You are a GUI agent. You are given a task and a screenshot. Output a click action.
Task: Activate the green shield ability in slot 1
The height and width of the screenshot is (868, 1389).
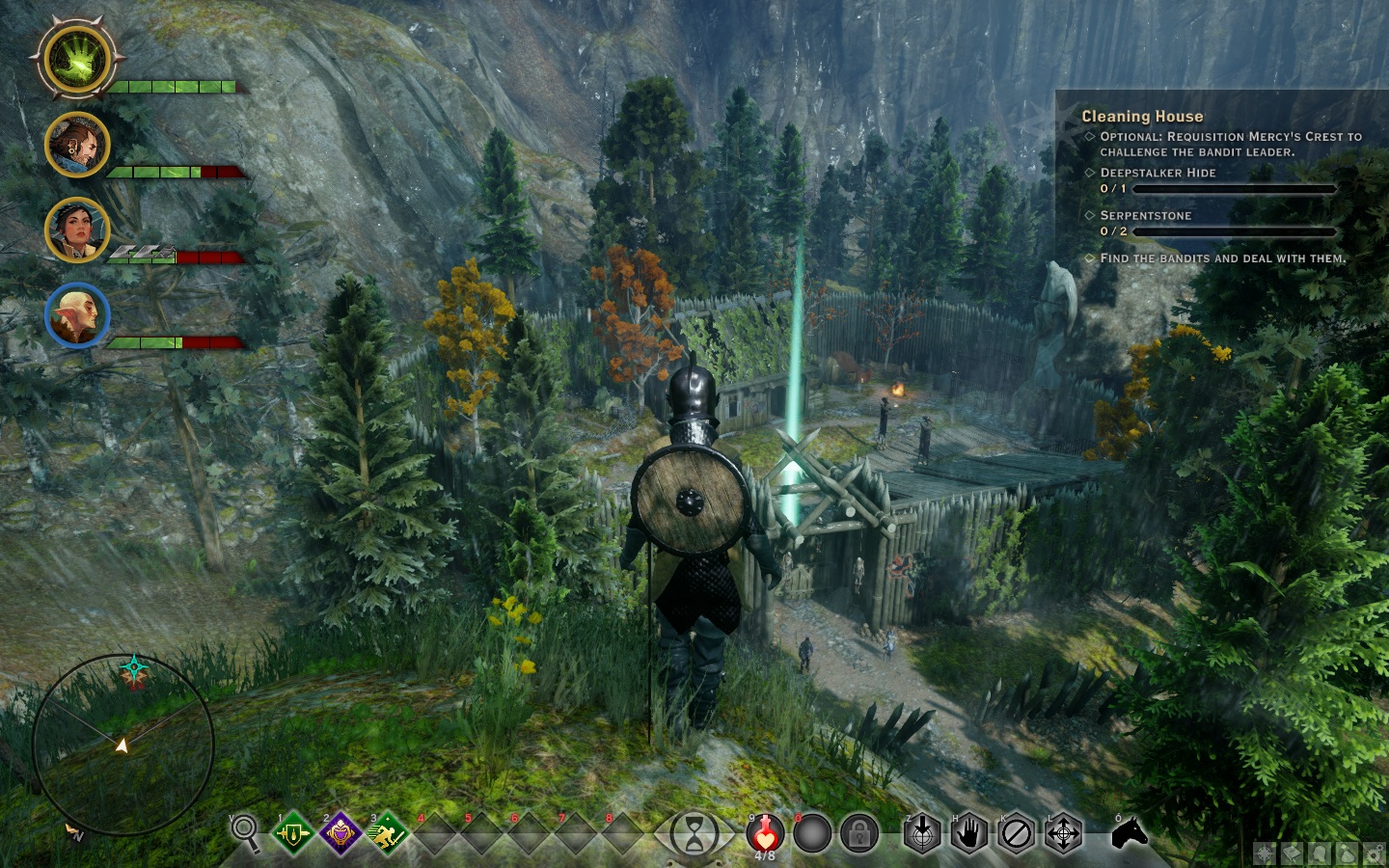pyautogui.click(x=292, y=833)
